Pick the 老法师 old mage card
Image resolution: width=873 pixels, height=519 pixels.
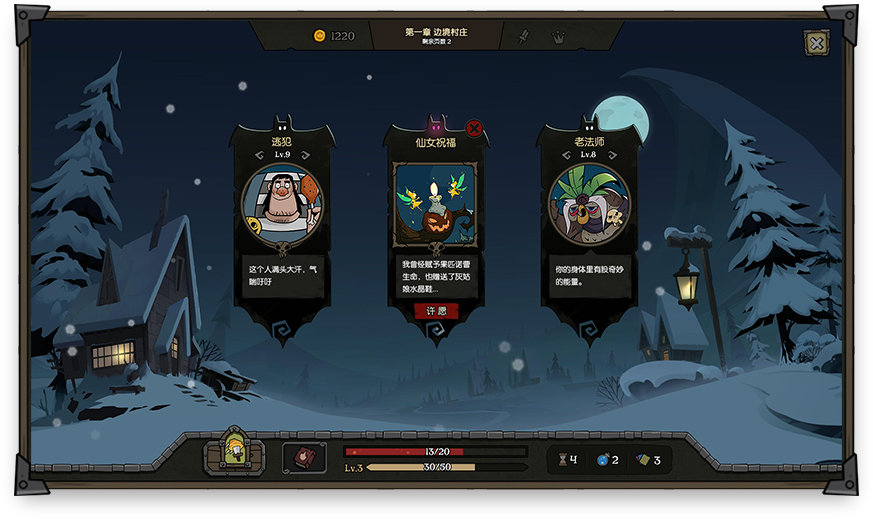pyautogui.click(x=589, y=205)
